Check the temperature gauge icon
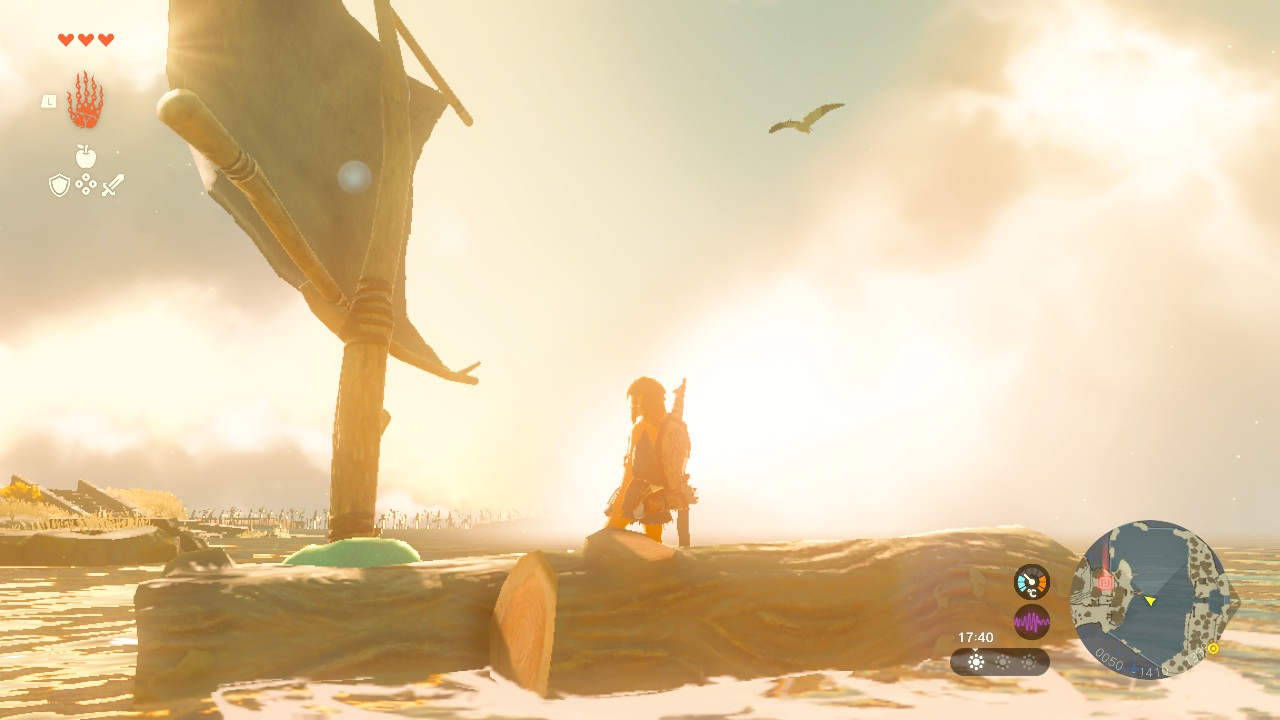The width and height of the screenshot is (1280, 720). click(1032, 582)
